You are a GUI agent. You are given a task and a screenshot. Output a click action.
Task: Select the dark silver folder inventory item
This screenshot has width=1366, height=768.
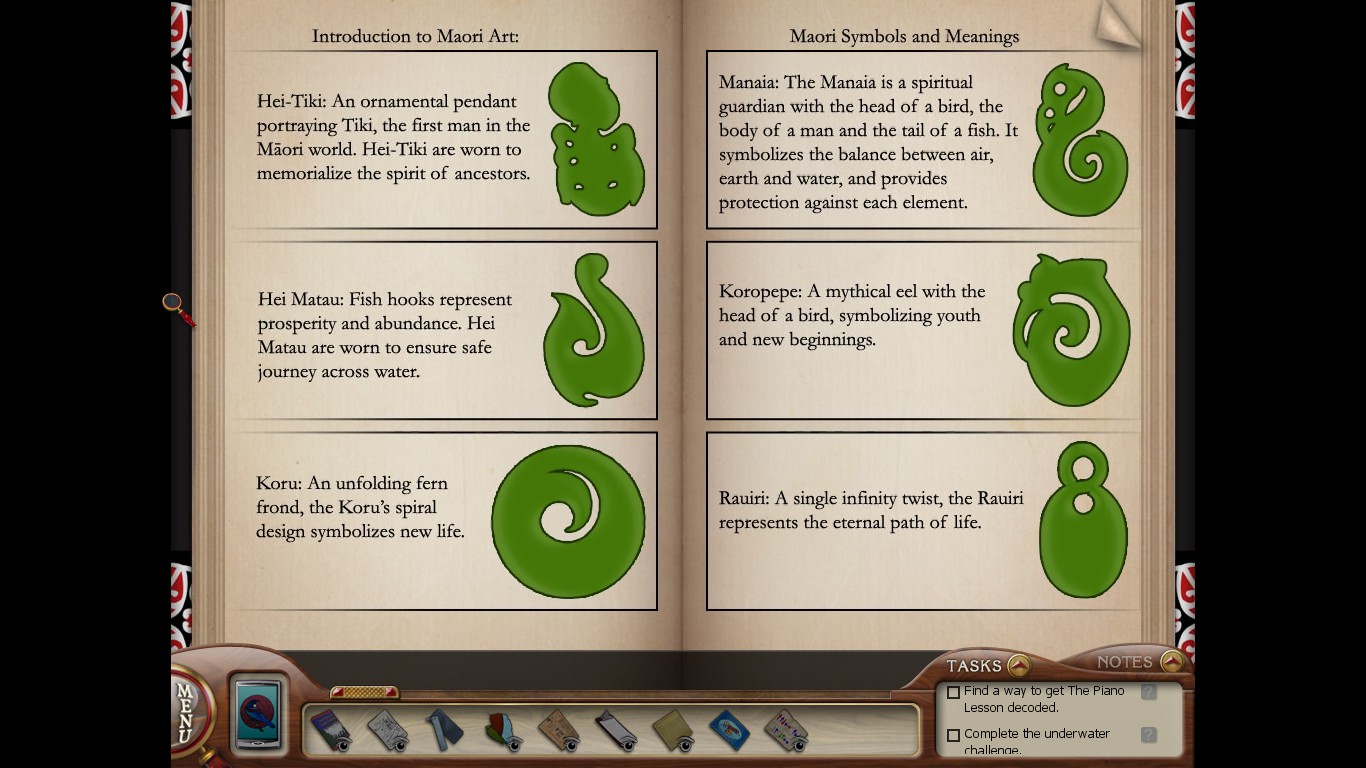616,730
